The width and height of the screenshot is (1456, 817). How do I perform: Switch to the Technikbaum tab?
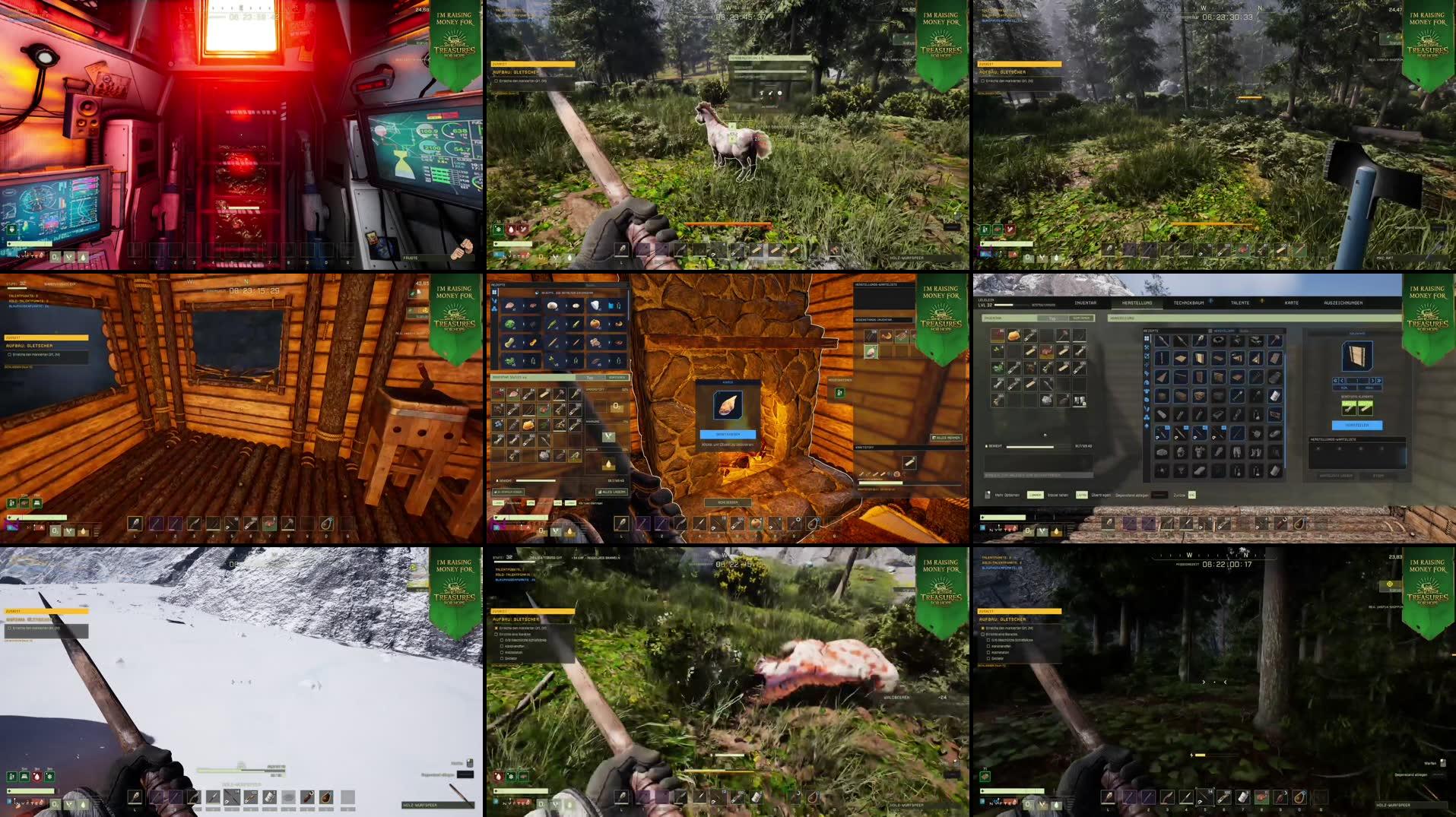click(1189, 302)
